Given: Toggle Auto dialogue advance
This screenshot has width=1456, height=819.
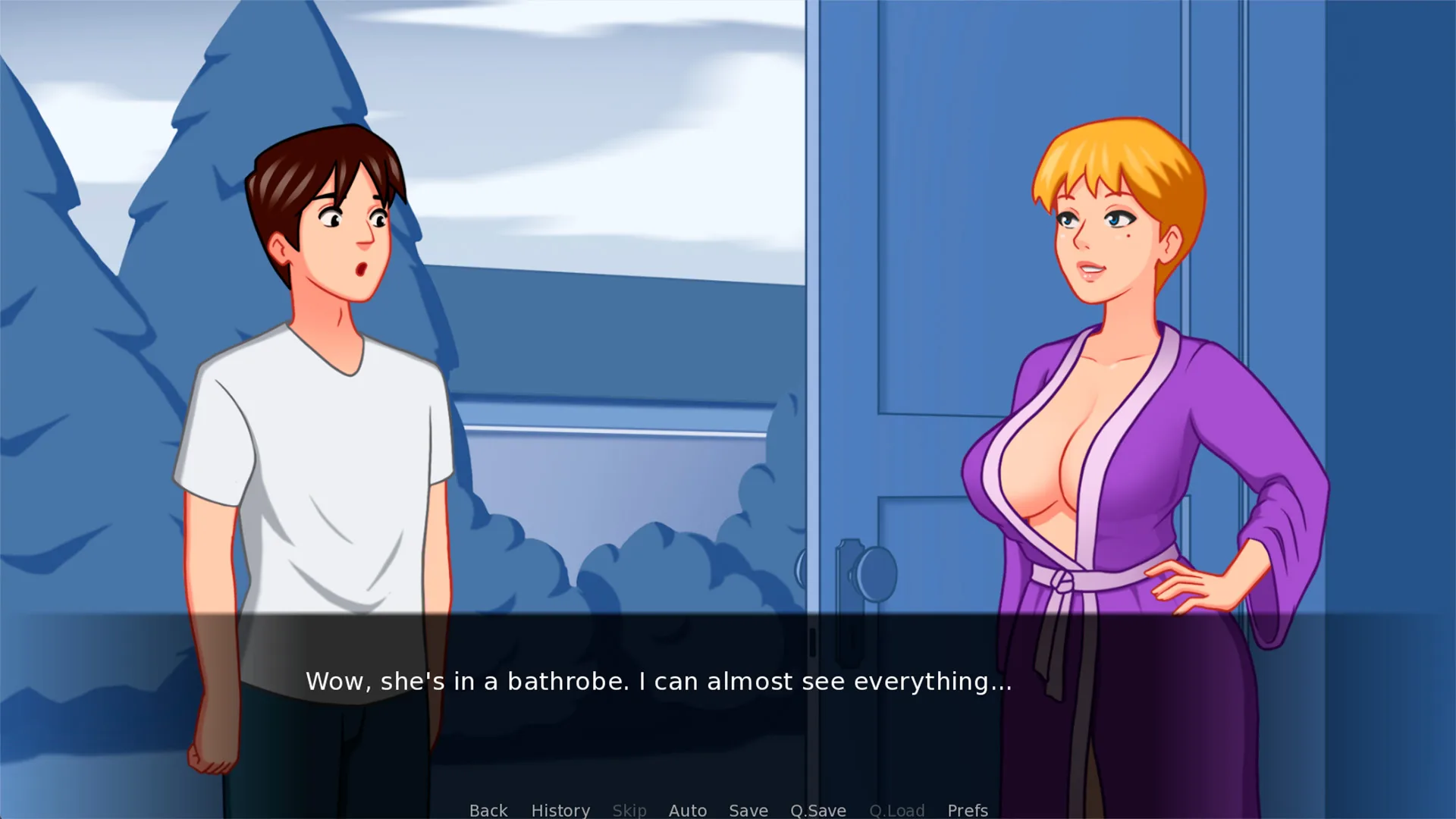Looking at the screenshot, I should tap(687, 810).
